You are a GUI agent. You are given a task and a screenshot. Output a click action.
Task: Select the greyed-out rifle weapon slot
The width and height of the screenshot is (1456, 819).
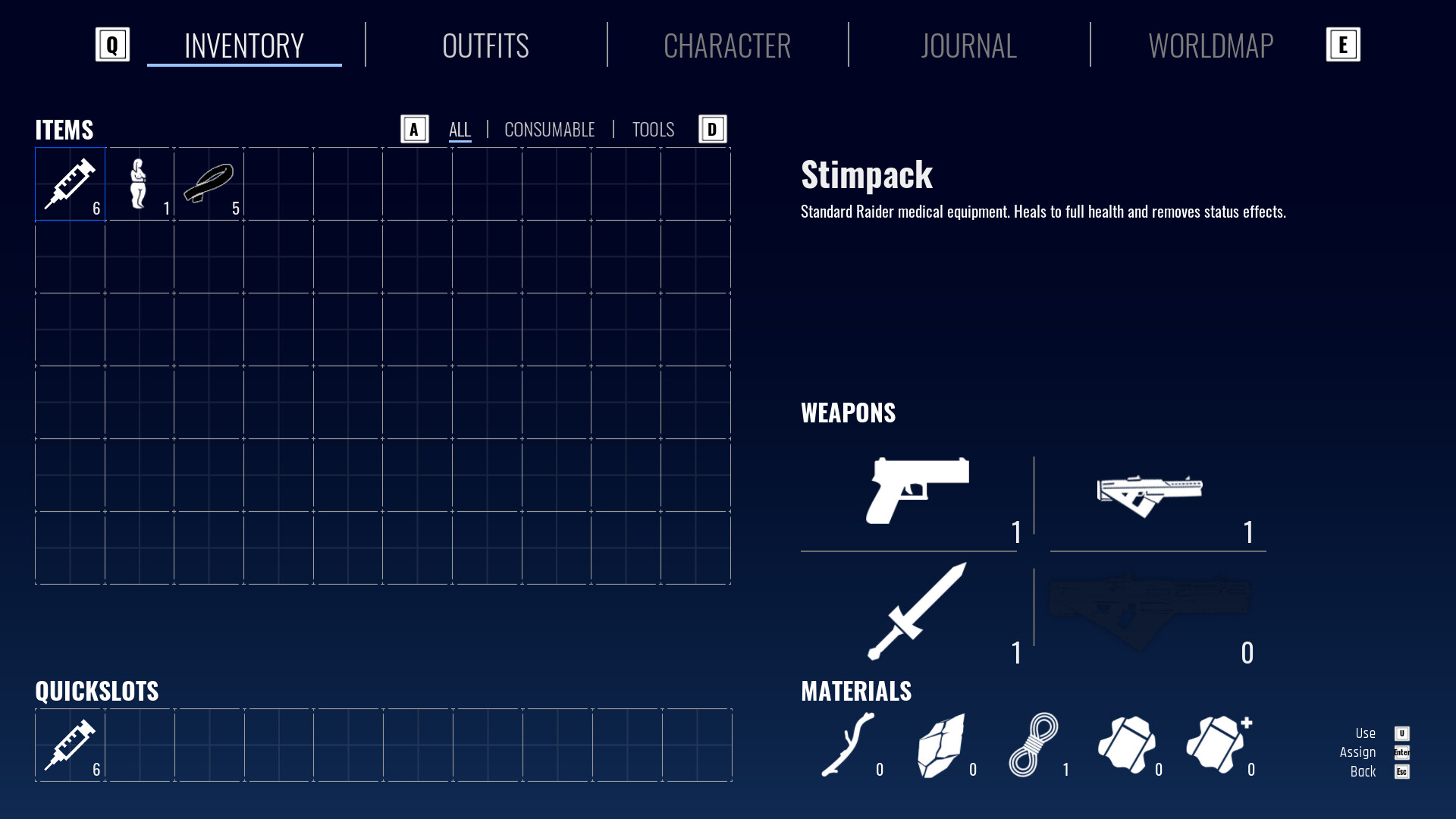(x=1149, y=601)
